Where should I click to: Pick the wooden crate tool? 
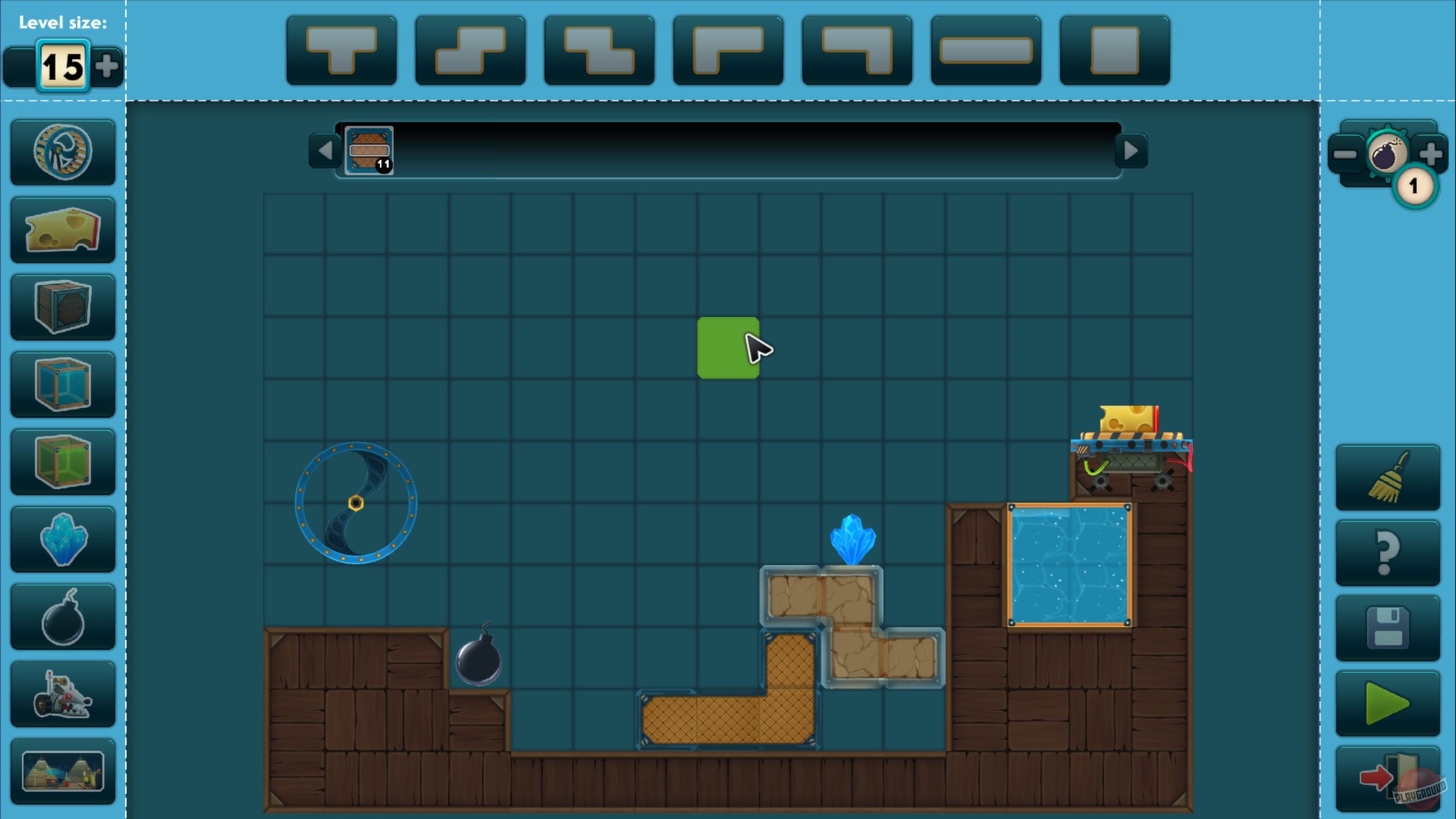[x=63, y=307]
